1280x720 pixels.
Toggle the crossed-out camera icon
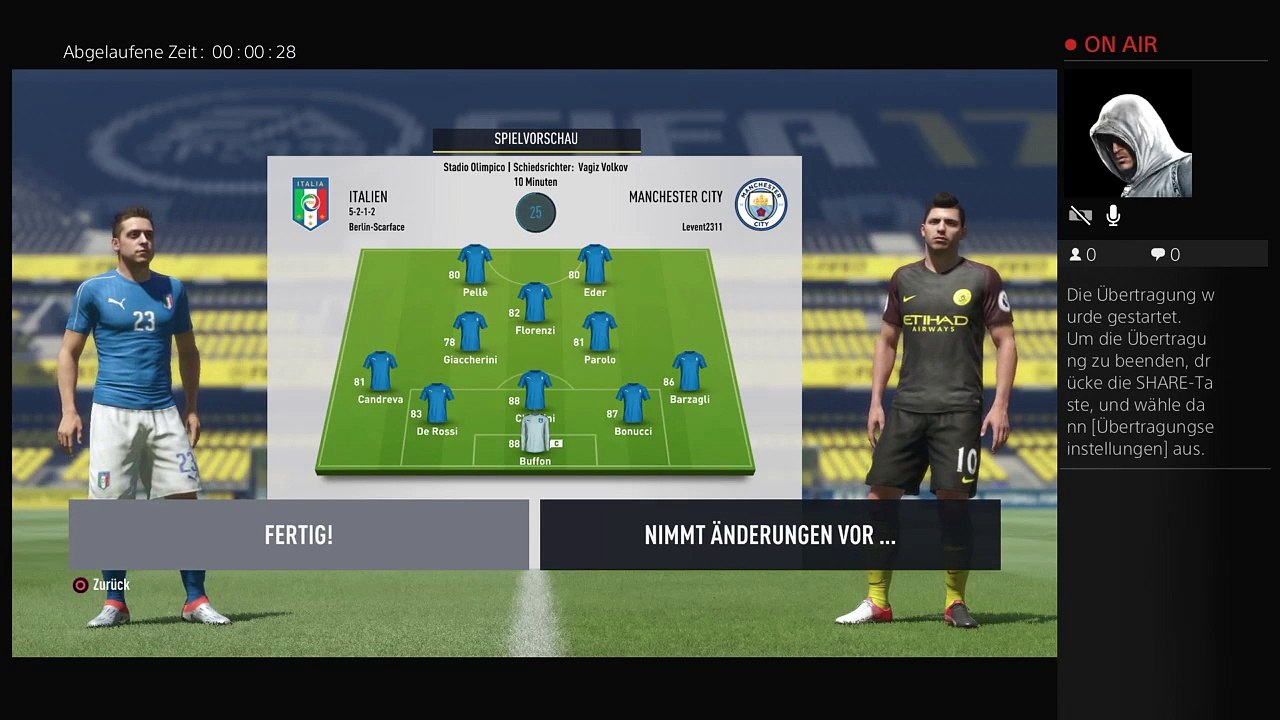coord(1080,215)
